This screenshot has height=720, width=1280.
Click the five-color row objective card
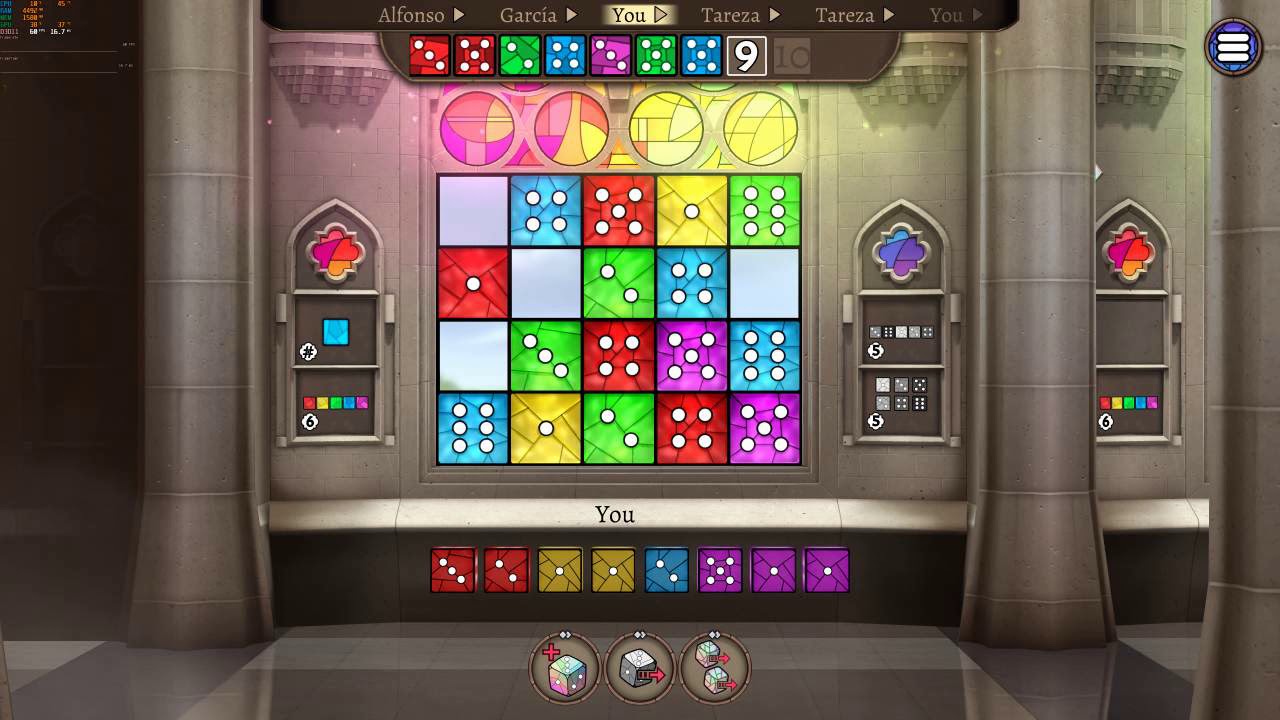(335, 402)
